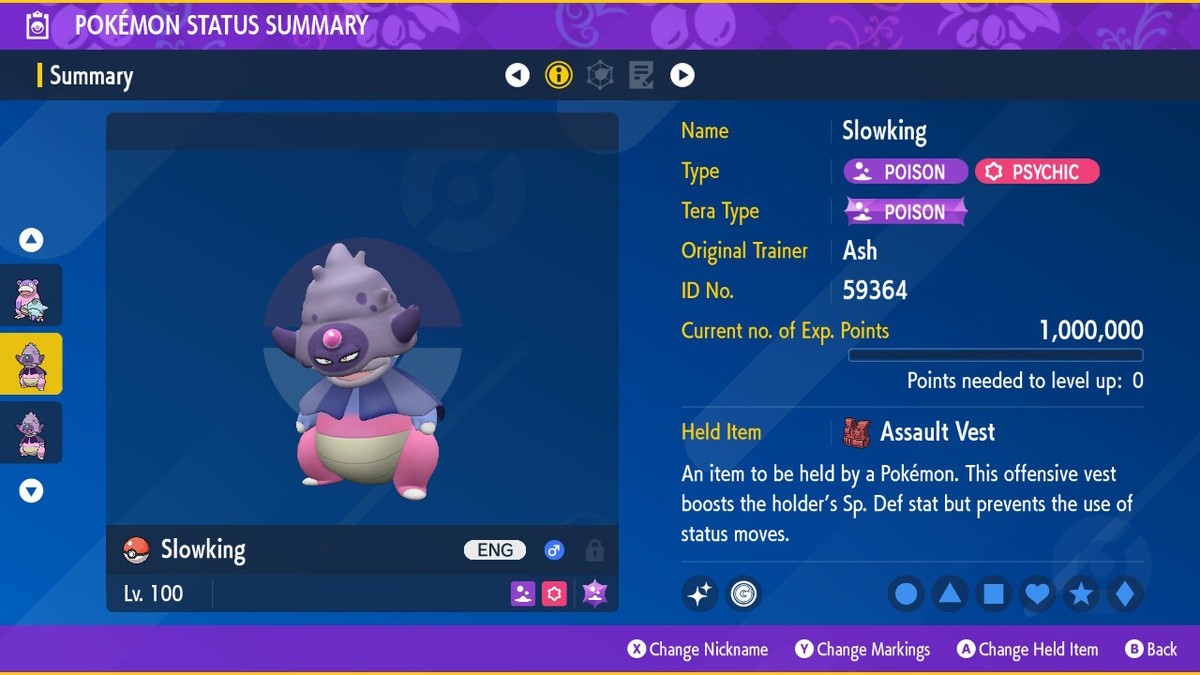Pick the unselected Slowking party thumbnail
1200x675 pixels.
pos(31,432)
